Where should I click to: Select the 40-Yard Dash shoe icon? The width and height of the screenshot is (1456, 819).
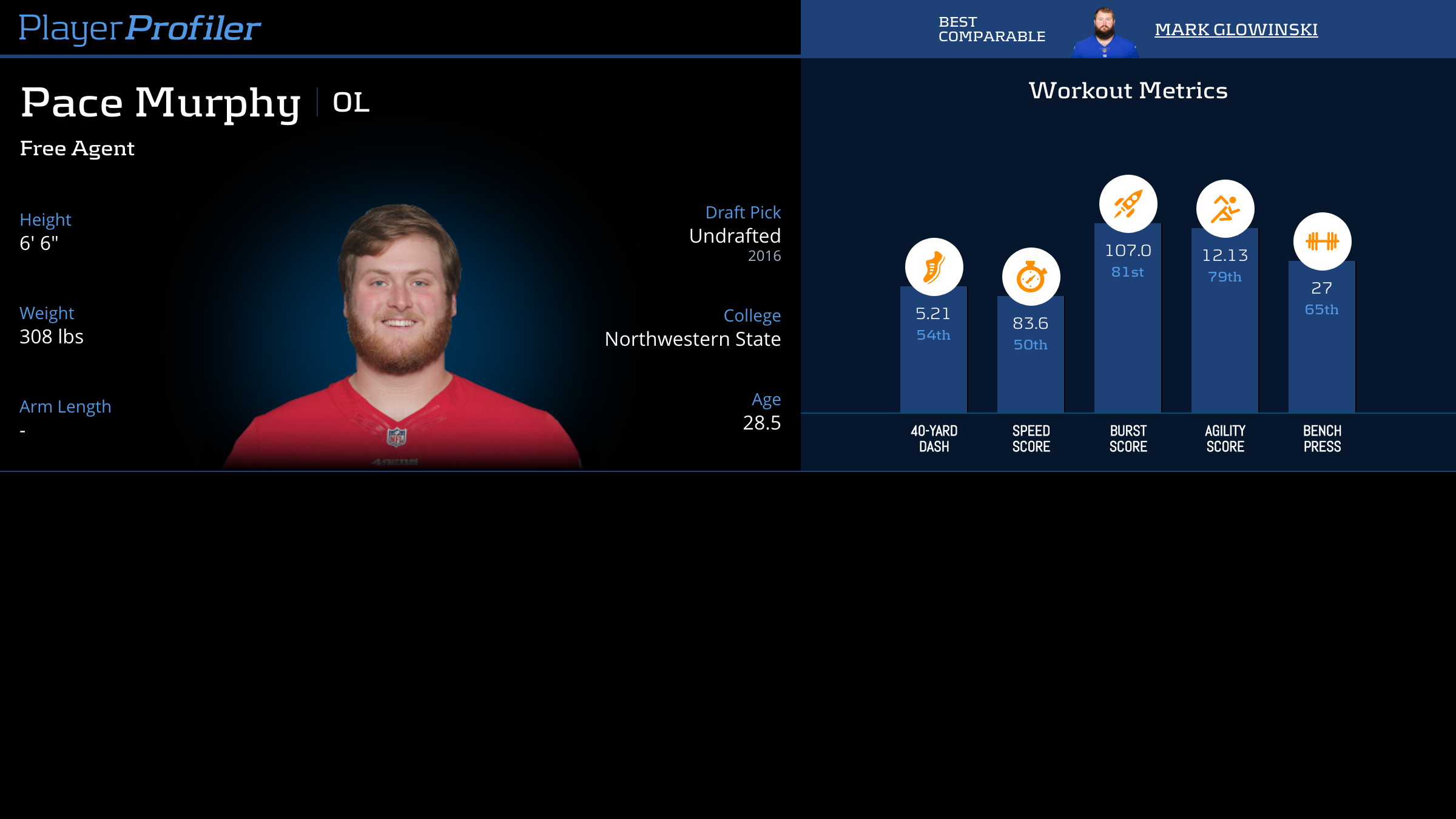(x=934, y=267)
